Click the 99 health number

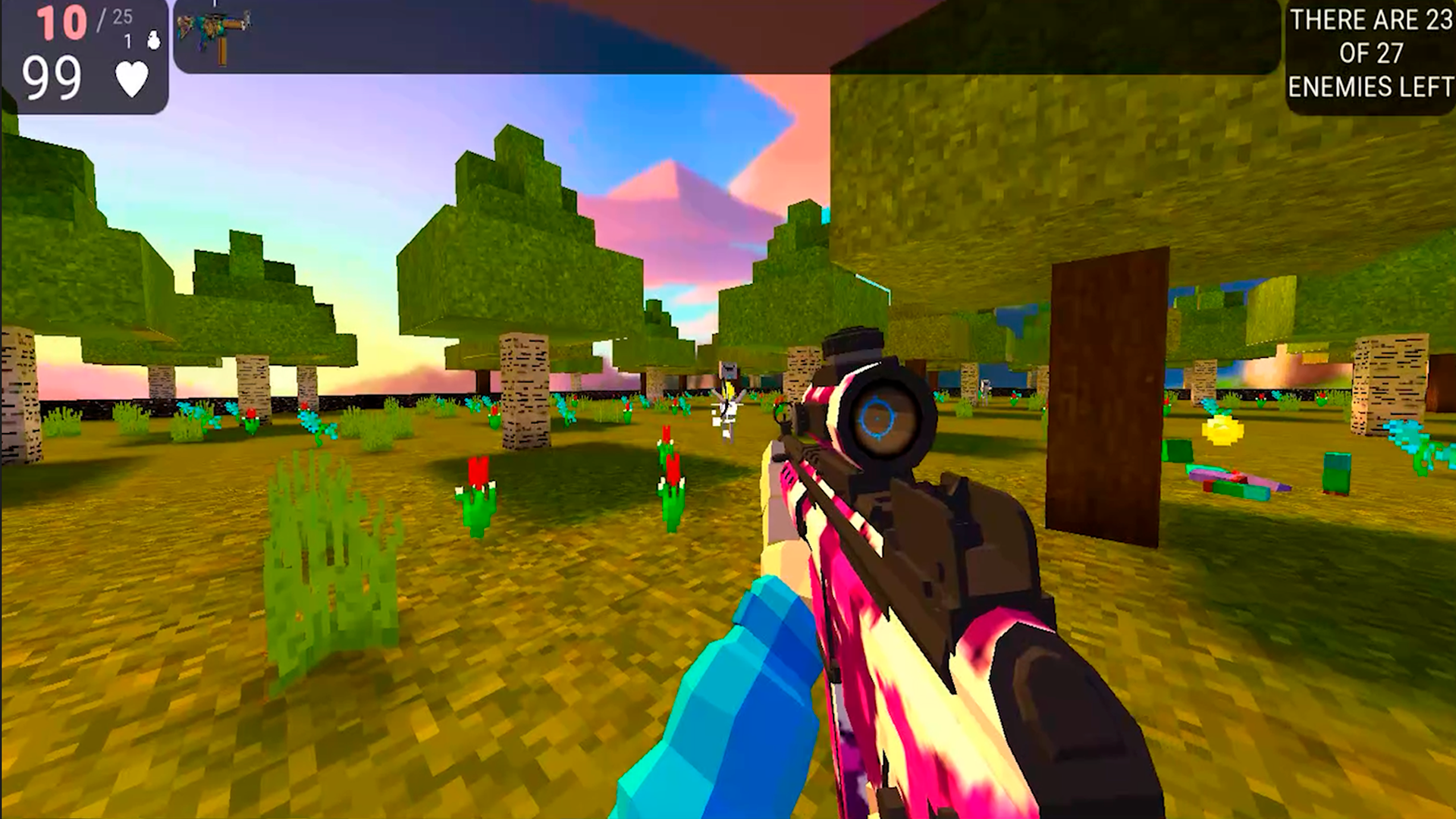click(x=53, y=74)
